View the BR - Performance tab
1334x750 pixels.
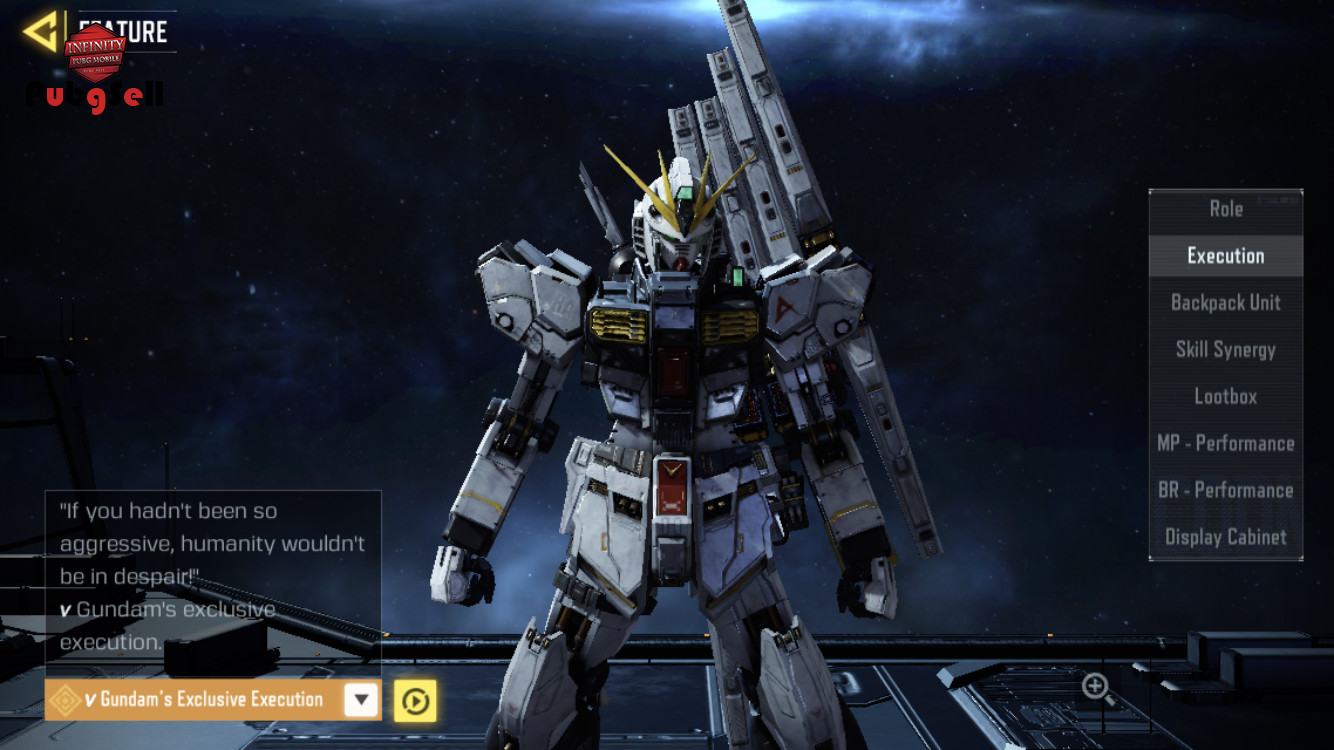click(x=1226, y=490)
